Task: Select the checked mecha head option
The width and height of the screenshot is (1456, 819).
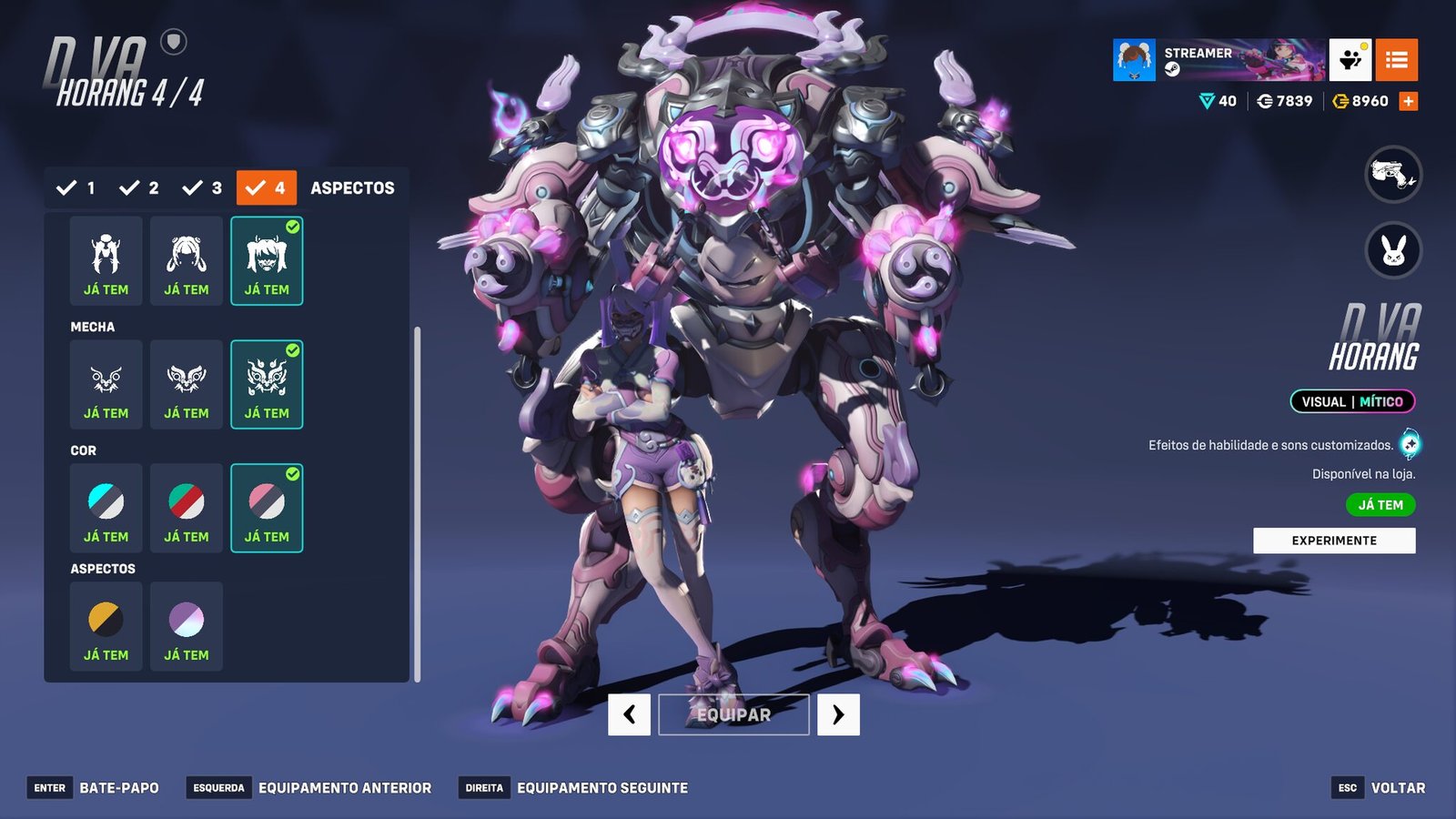Action: (267, 384)
